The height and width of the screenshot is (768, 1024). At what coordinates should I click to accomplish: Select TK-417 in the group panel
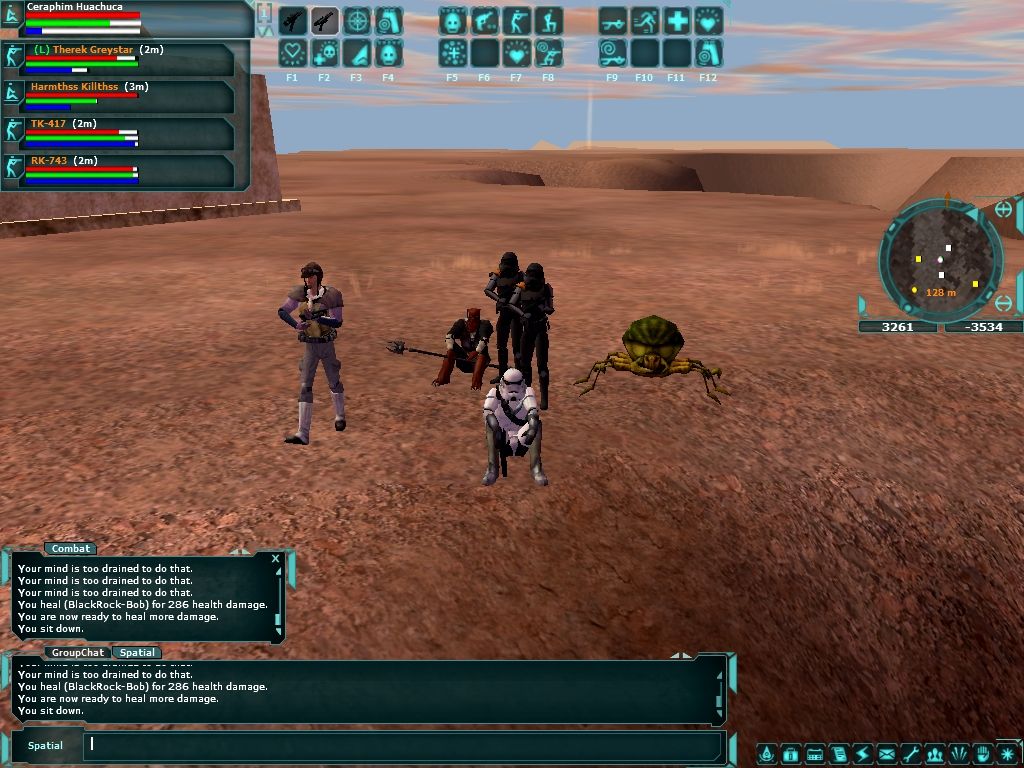(50, 124)
